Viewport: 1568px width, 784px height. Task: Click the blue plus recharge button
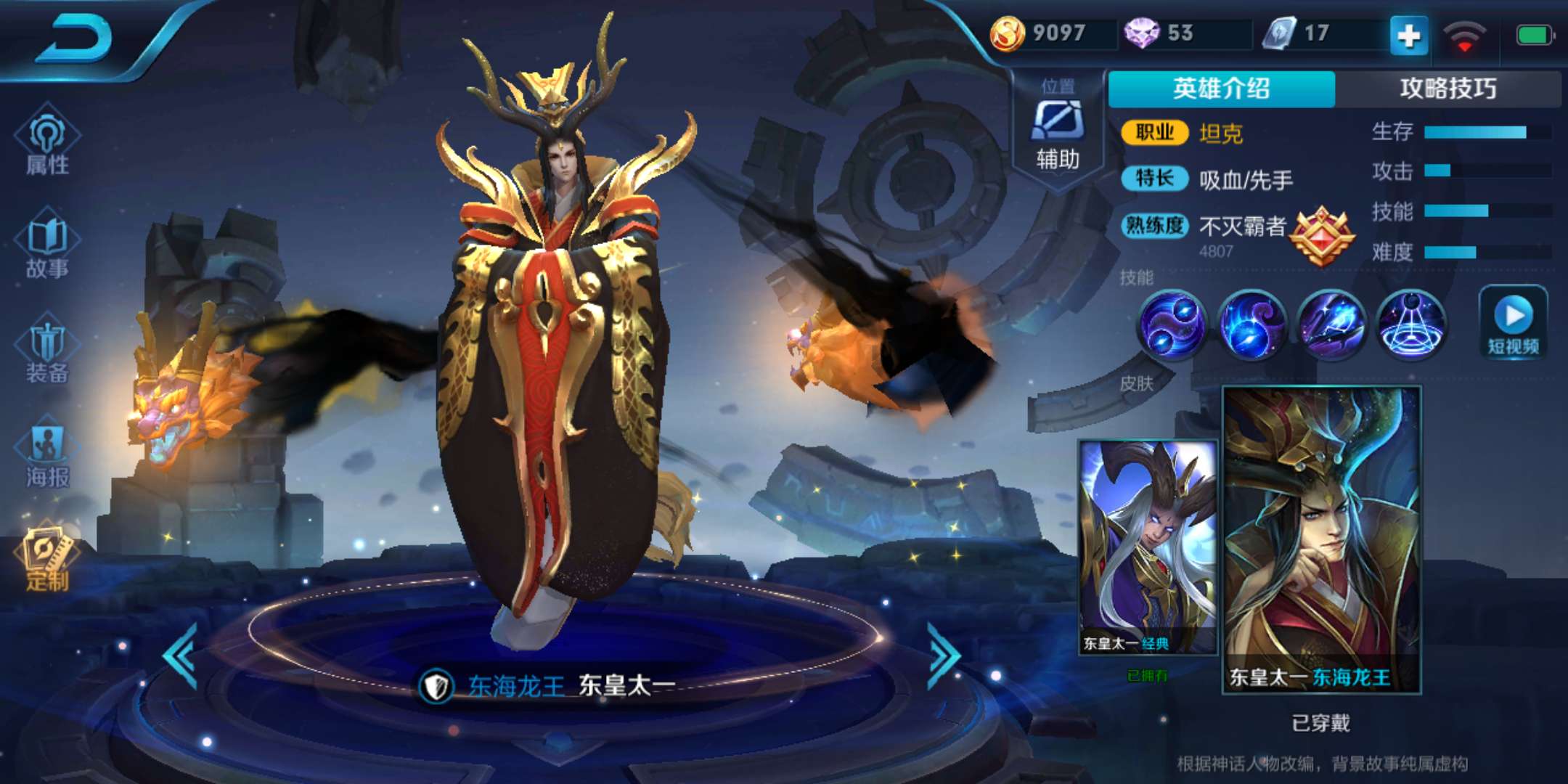(1408, 35)
